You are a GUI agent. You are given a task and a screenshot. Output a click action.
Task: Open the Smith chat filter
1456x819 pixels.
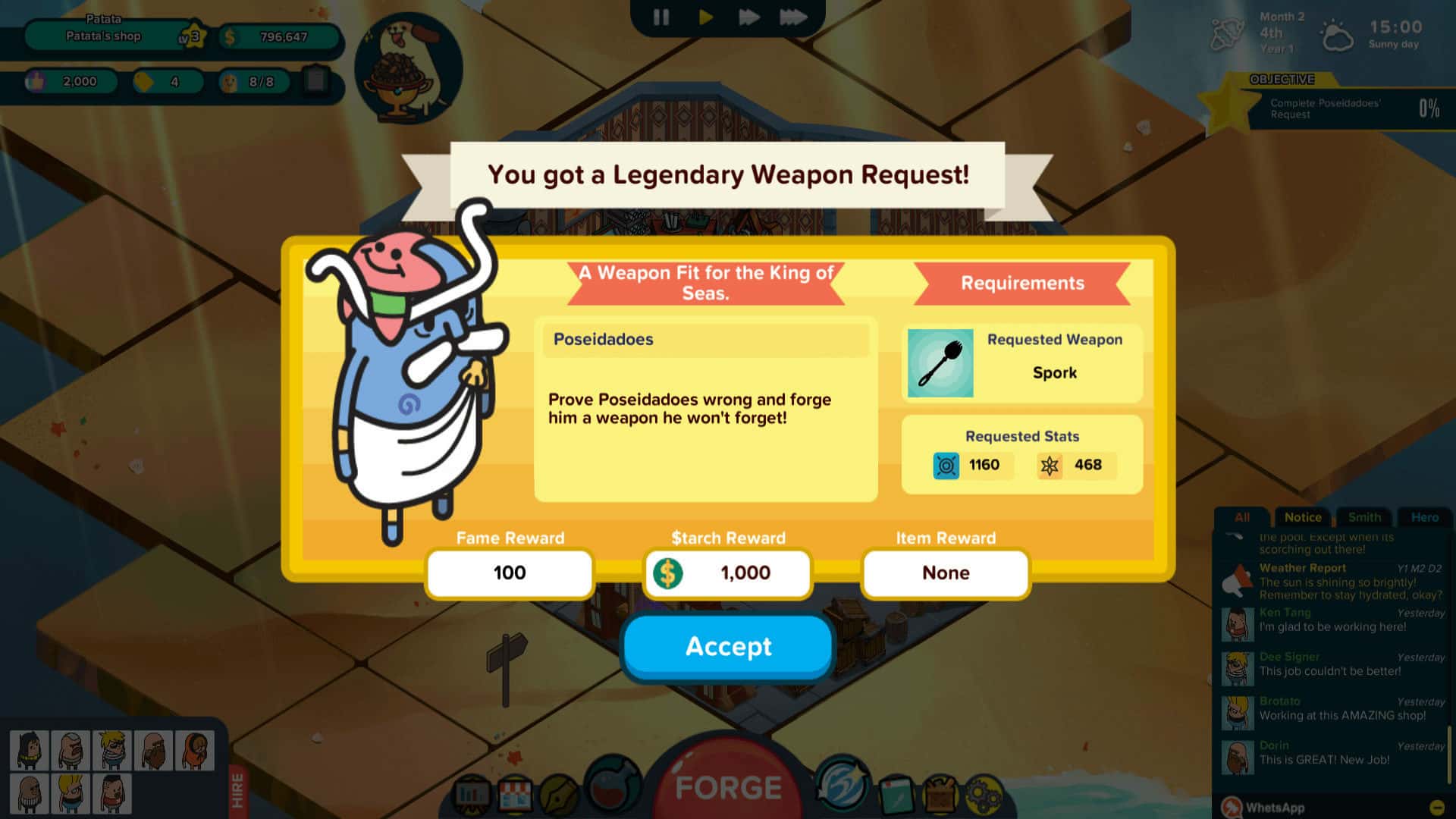pos(1364,517)
